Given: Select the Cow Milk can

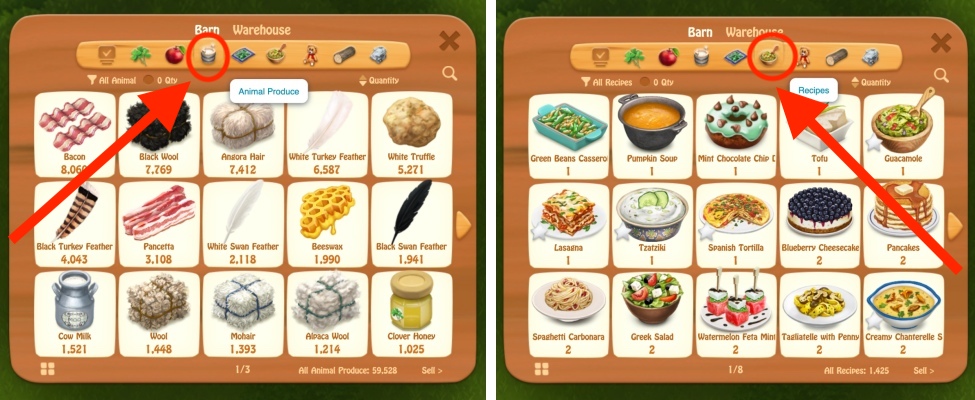Looking at the screenshot, I should tap(74, 309).
